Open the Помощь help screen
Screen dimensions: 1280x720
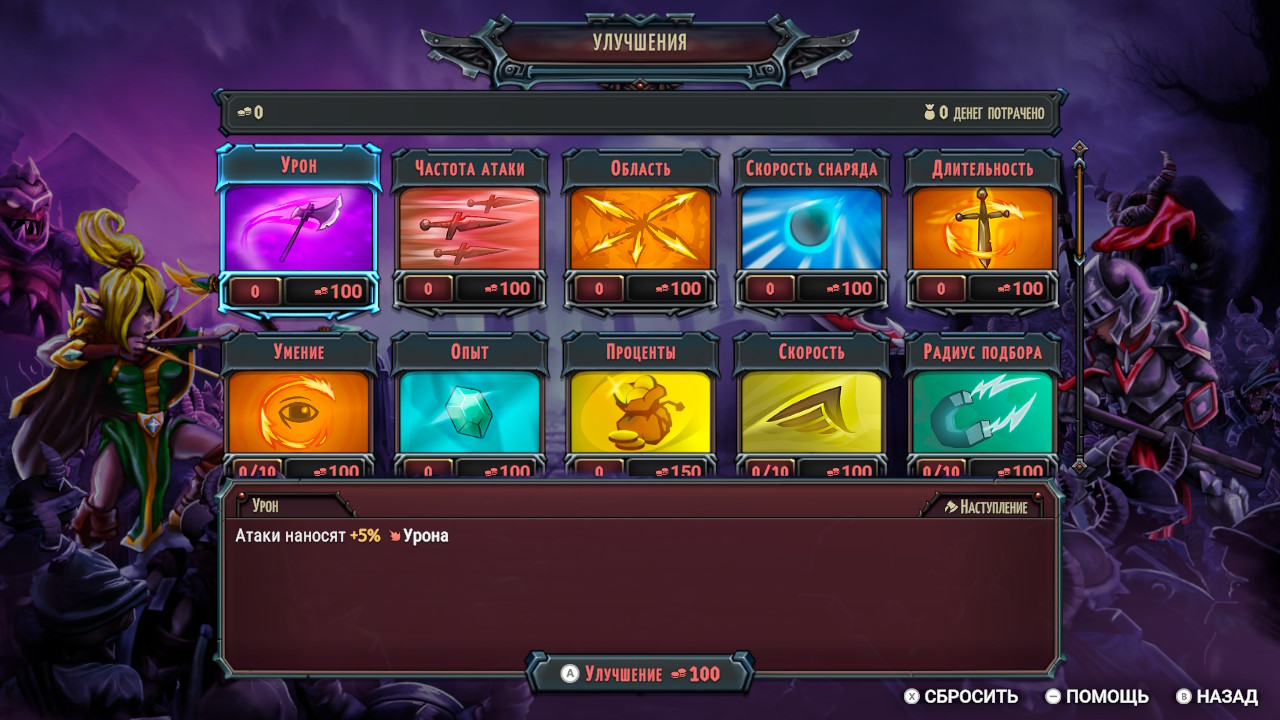pyautogui.click(x=1097, y=697)
